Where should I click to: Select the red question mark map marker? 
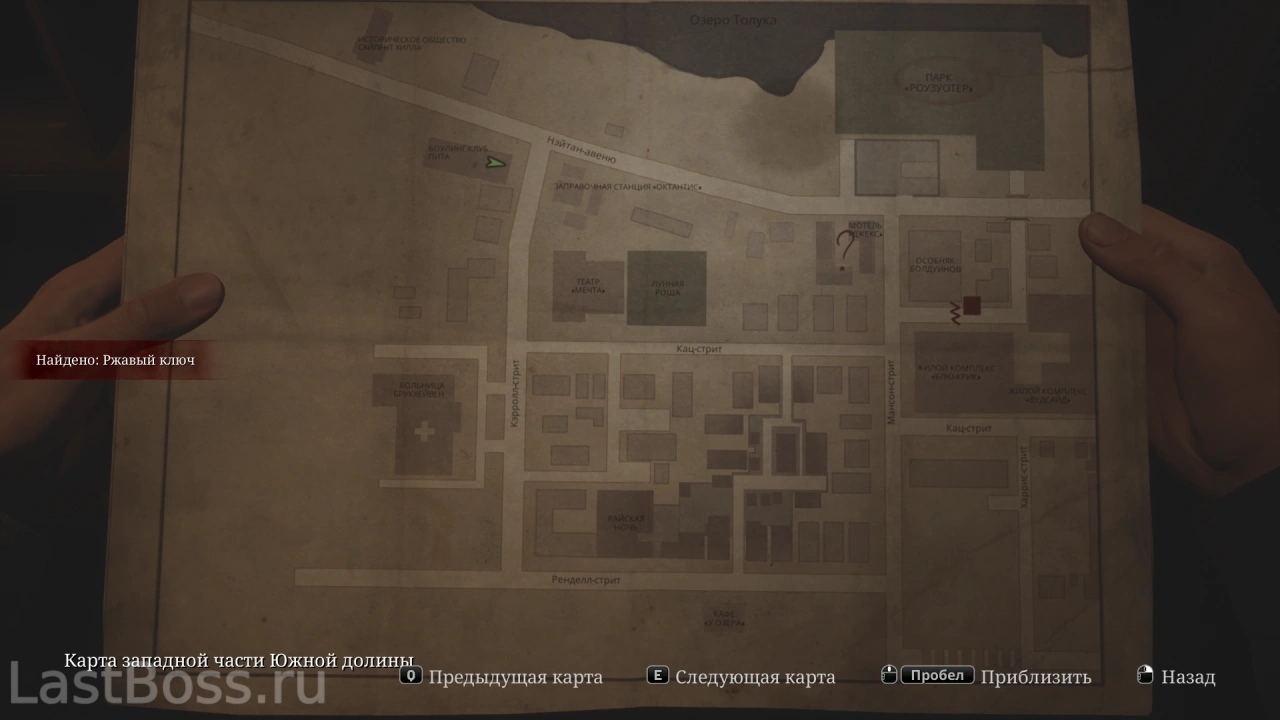point(846,247)
